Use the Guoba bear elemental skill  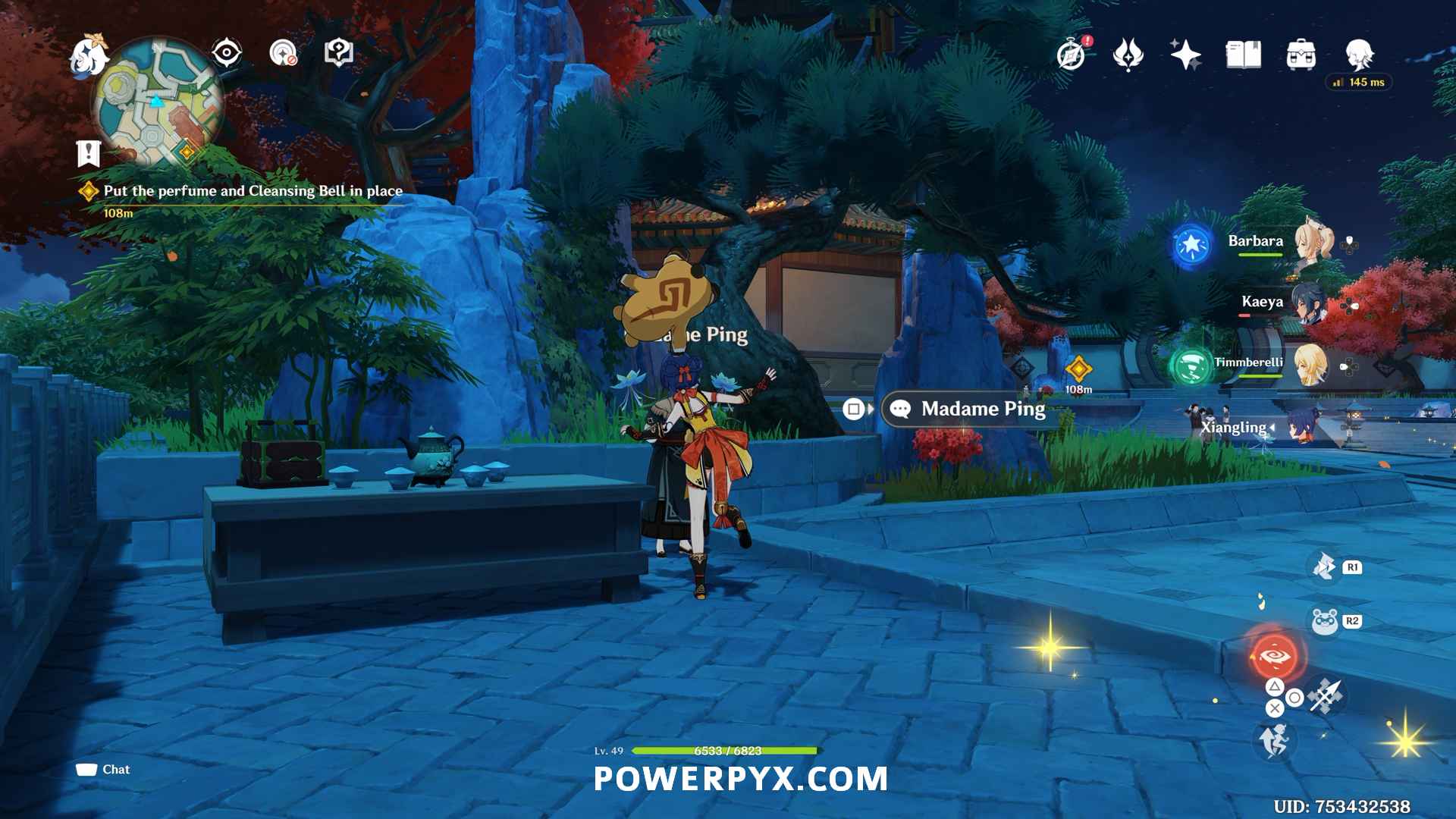click(x=1325, y=622)
